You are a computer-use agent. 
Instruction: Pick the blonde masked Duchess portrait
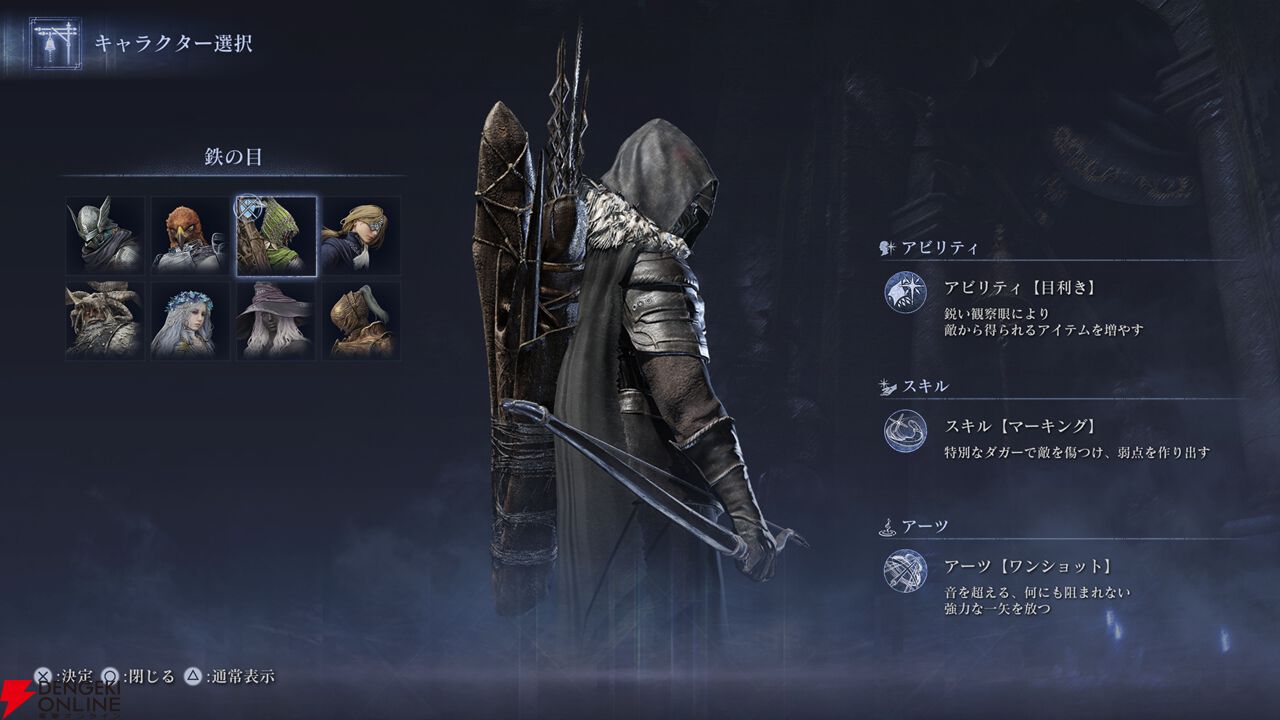click(x=361, y=236)
